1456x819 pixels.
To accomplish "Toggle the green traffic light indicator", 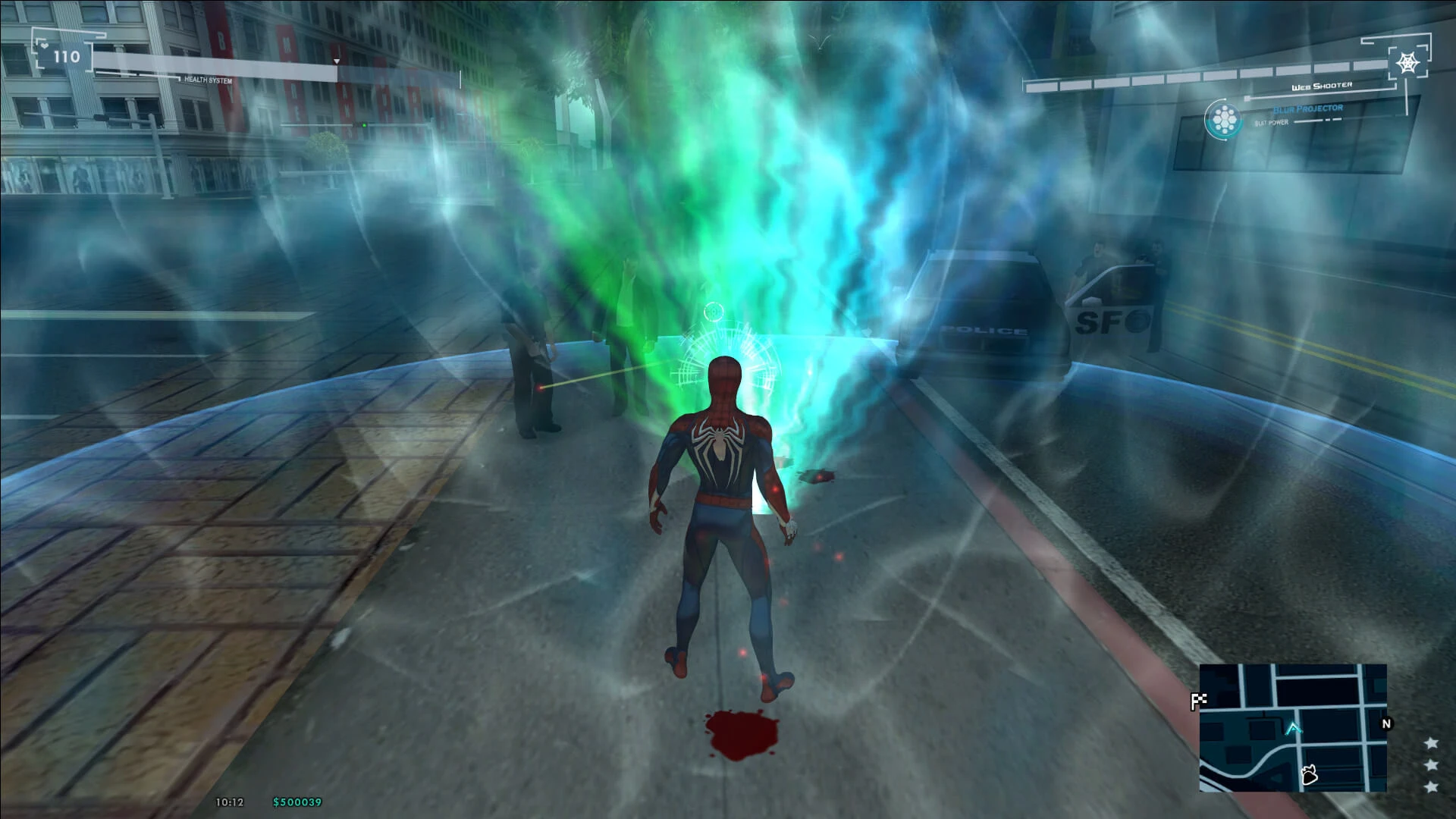I will [x=364, y=124].
